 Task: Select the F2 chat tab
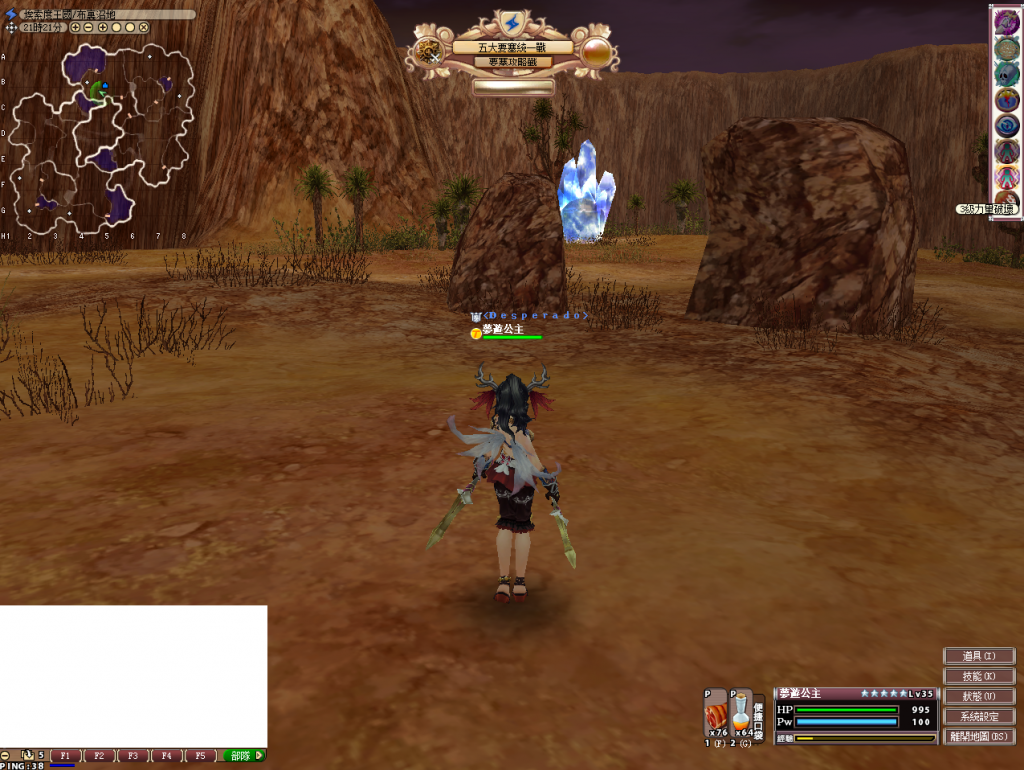pyautogui.click(x=100, y=756)
